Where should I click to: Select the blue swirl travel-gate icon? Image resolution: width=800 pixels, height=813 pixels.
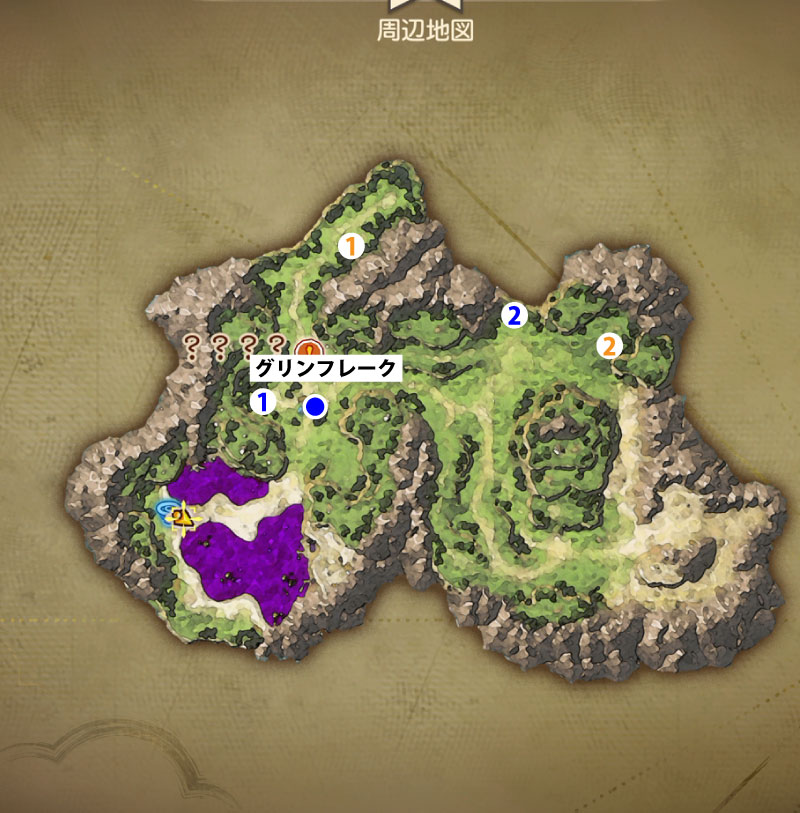tap(167, 511)
